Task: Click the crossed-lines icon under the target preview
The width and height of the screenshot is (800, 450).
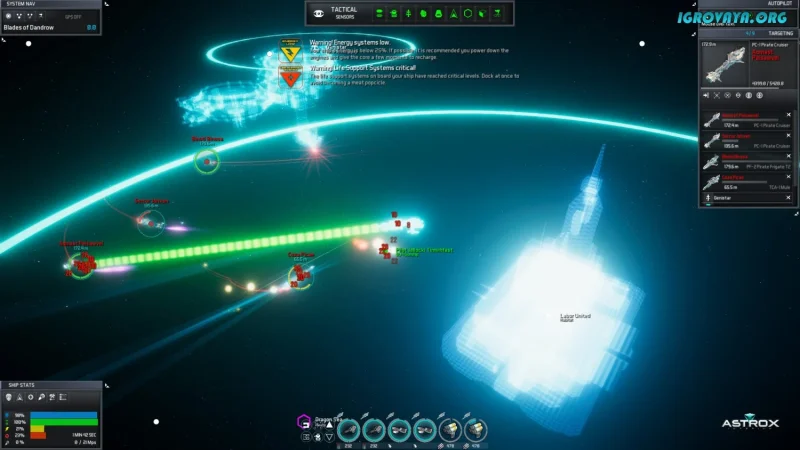Action: pyautogui.click(x=716, y=95)
